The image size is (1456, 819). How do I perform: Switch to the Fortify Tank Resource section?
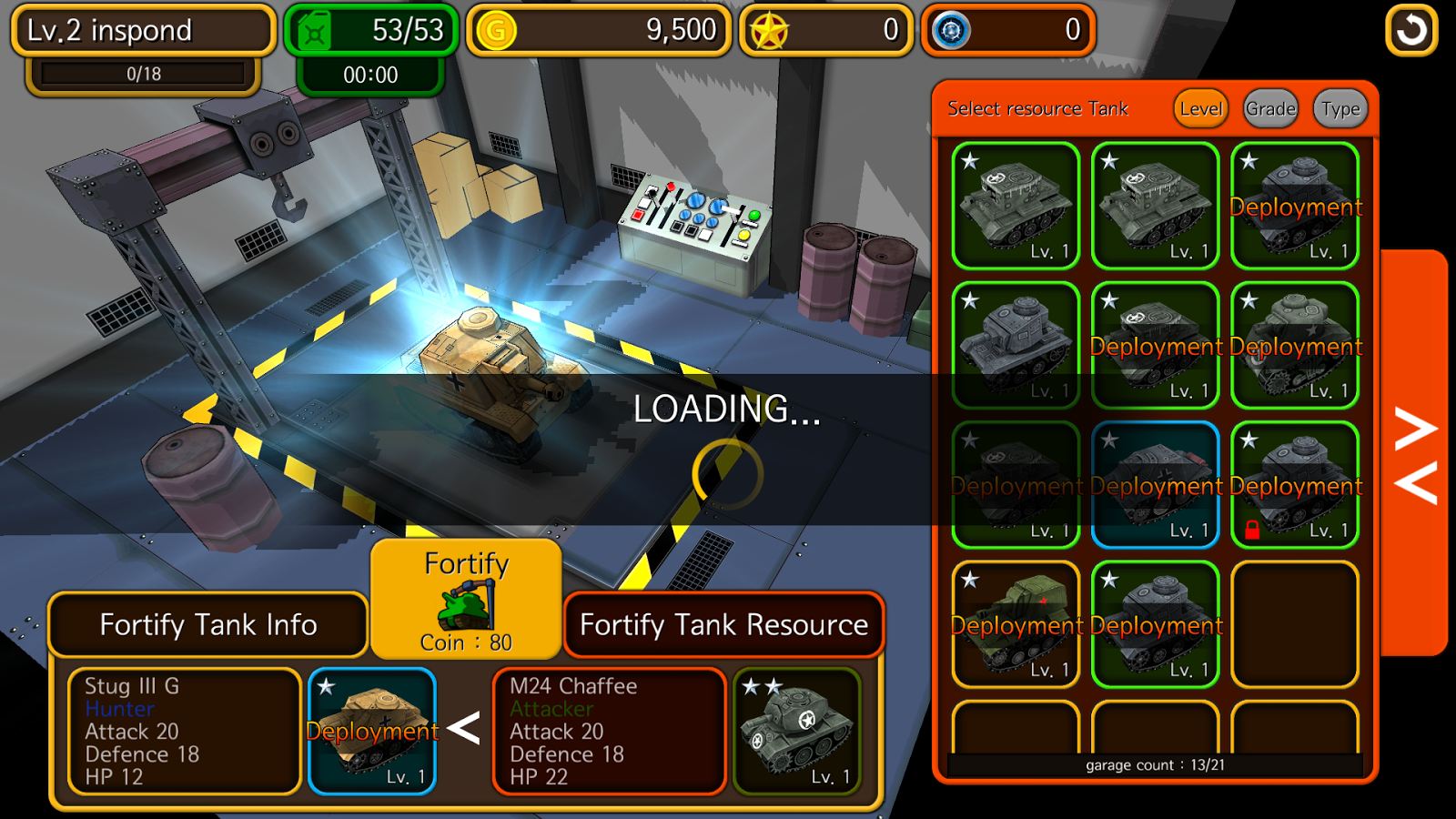pyautogui.click(x=724, y=625)
